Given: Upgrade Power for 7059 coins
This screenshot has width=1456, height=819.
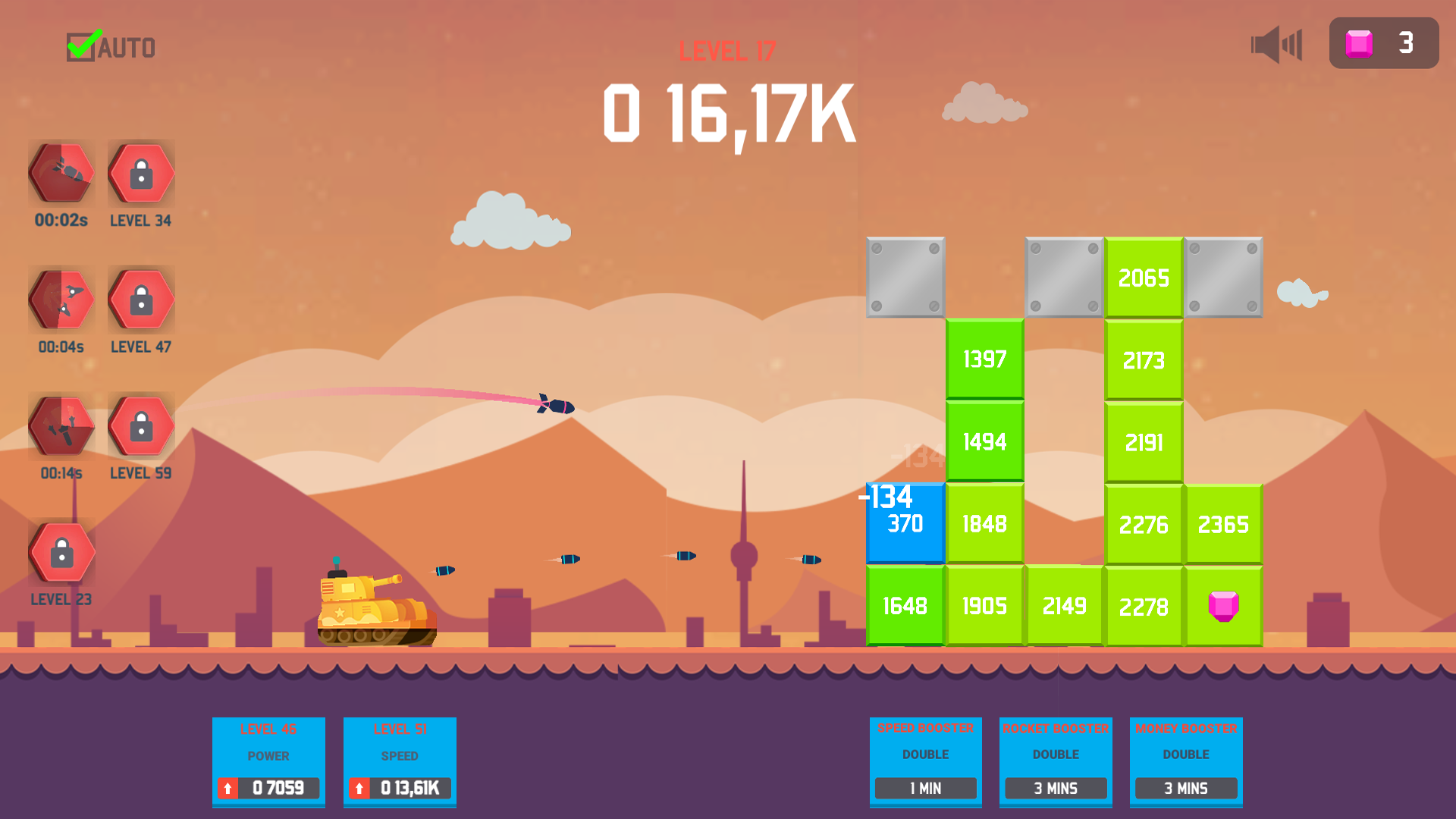Looking at the screenshot, I should click(268, 789).
